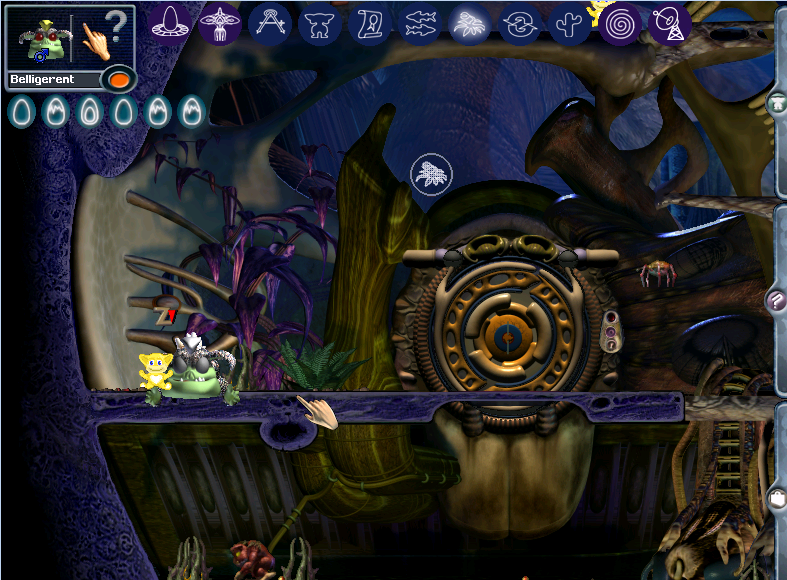Image resolution: width=787 pixels, height=580 pixels.
Task: Select the Belligerent creature portrait
Action: point(40,40)
